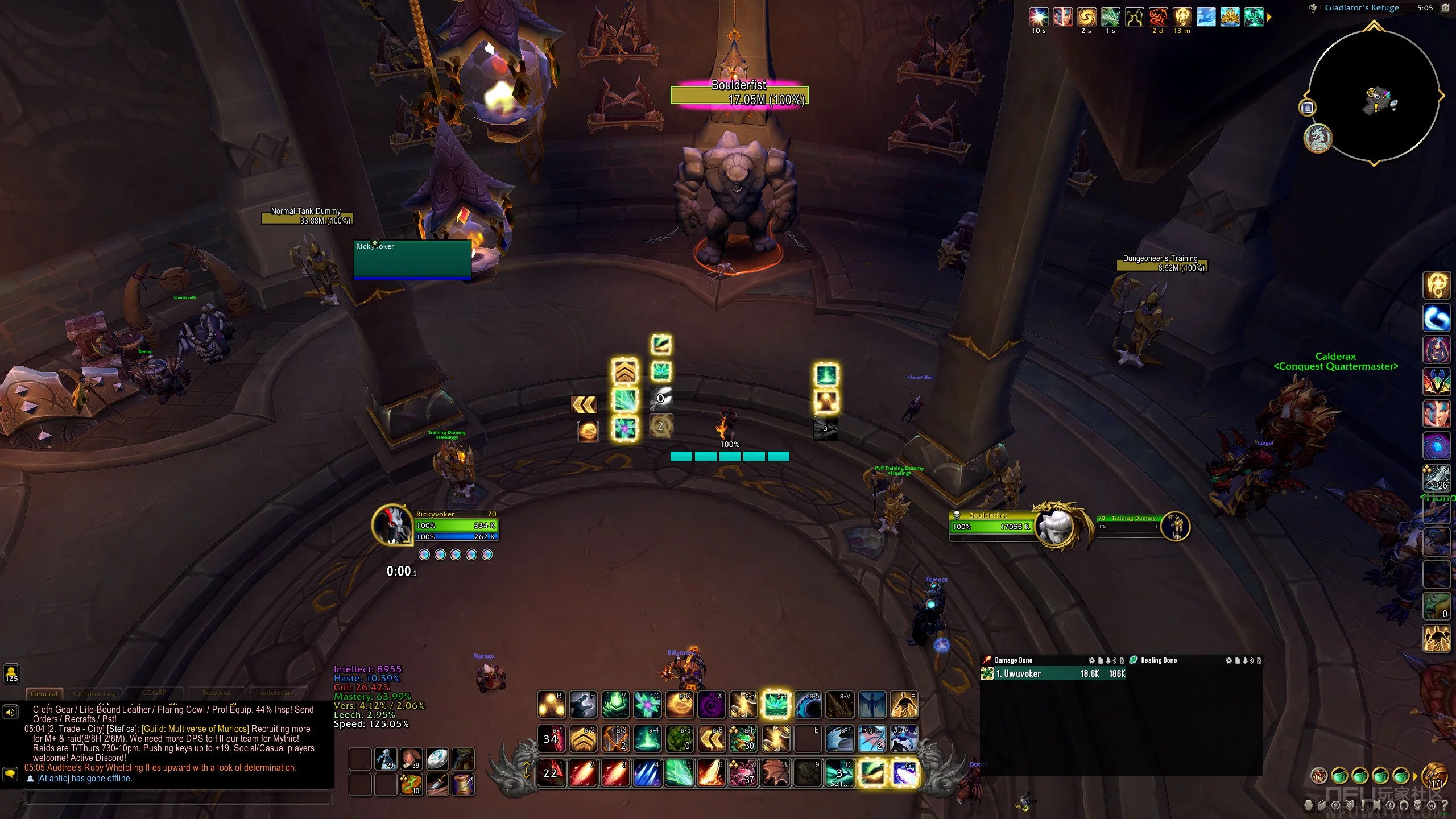The width and height of the screenshot is (1456, 819).
Task: Cast the blue shards ability on key 4
Action: (647, 773)
